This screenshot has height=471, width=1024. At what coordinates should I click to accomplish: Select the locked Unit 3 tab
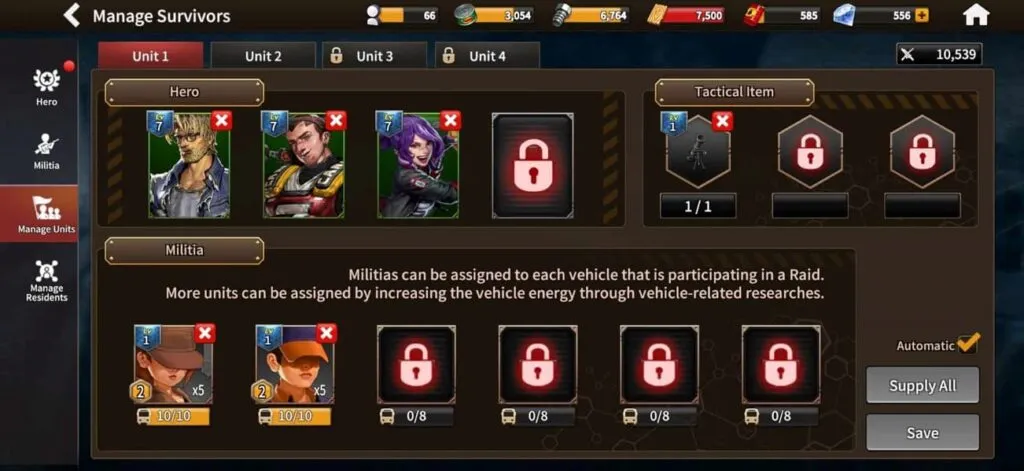click(x=374, y=56)
